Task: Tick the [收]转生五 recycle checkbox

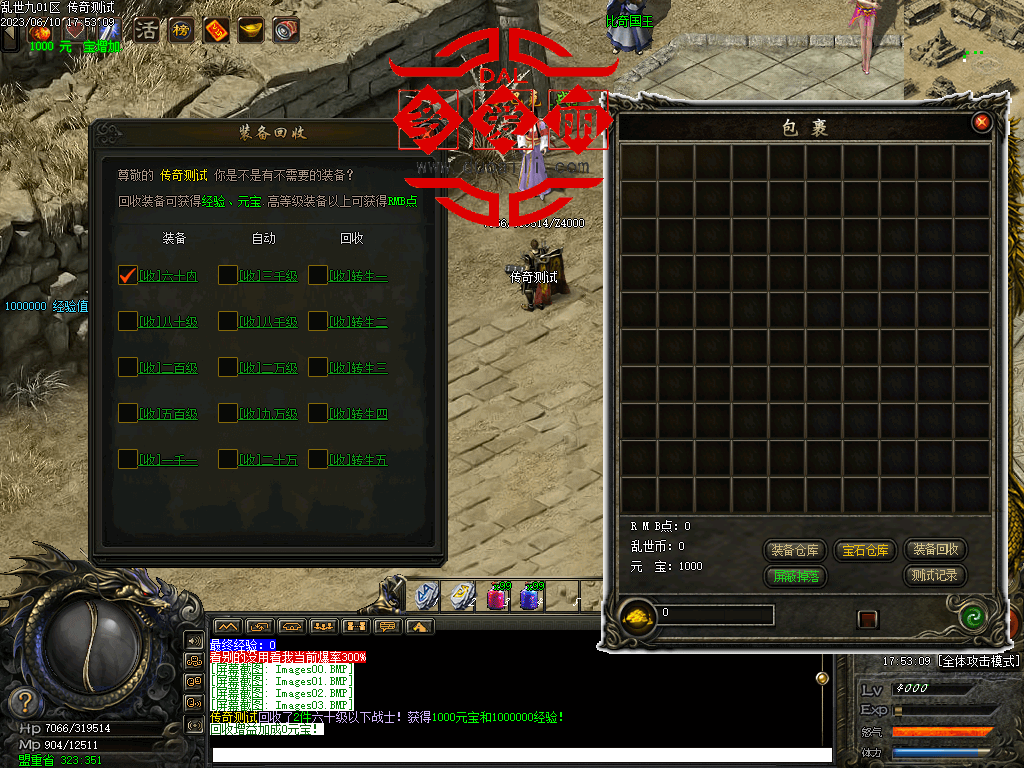Action: tap(318, 459)
